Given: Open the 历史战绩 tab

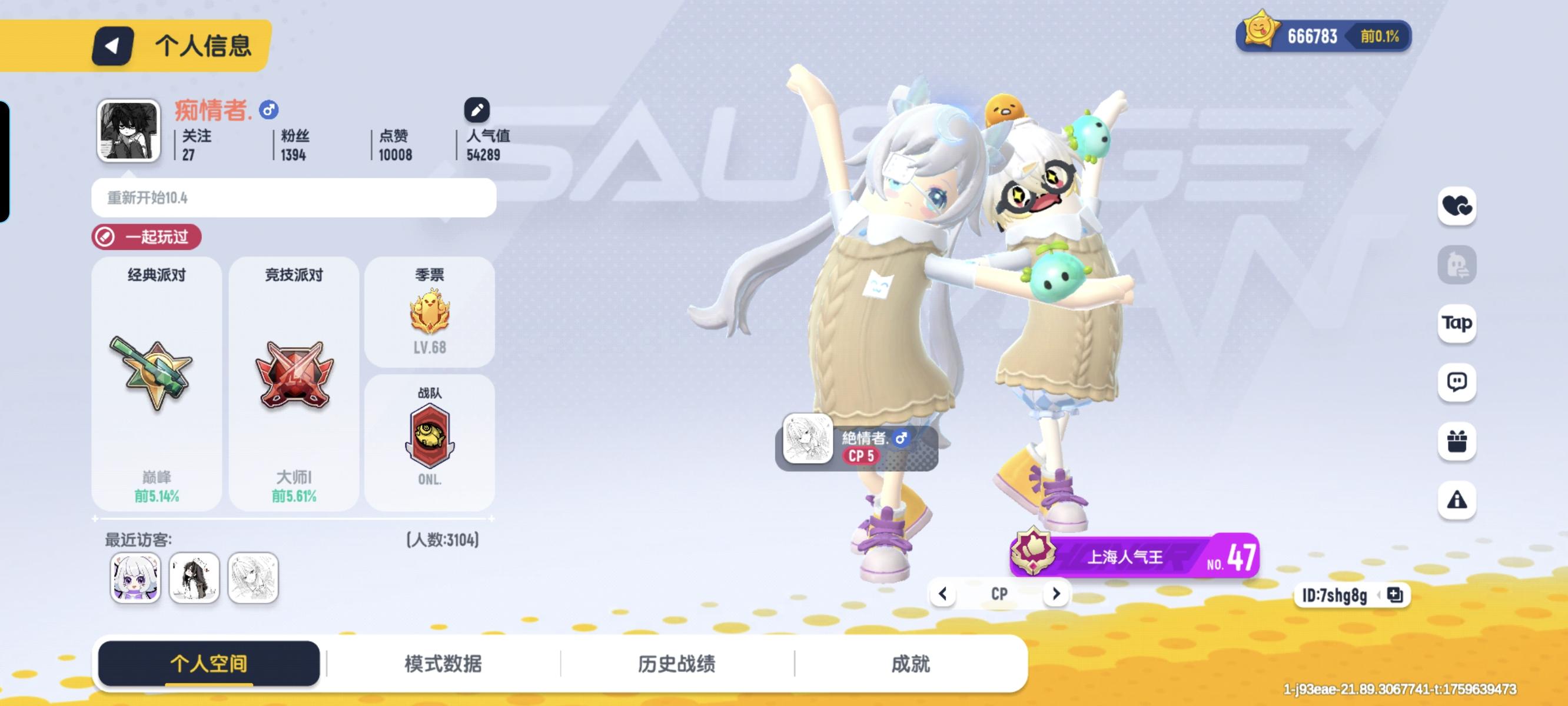Looking at the screenshot, I should tap(676, 665).
